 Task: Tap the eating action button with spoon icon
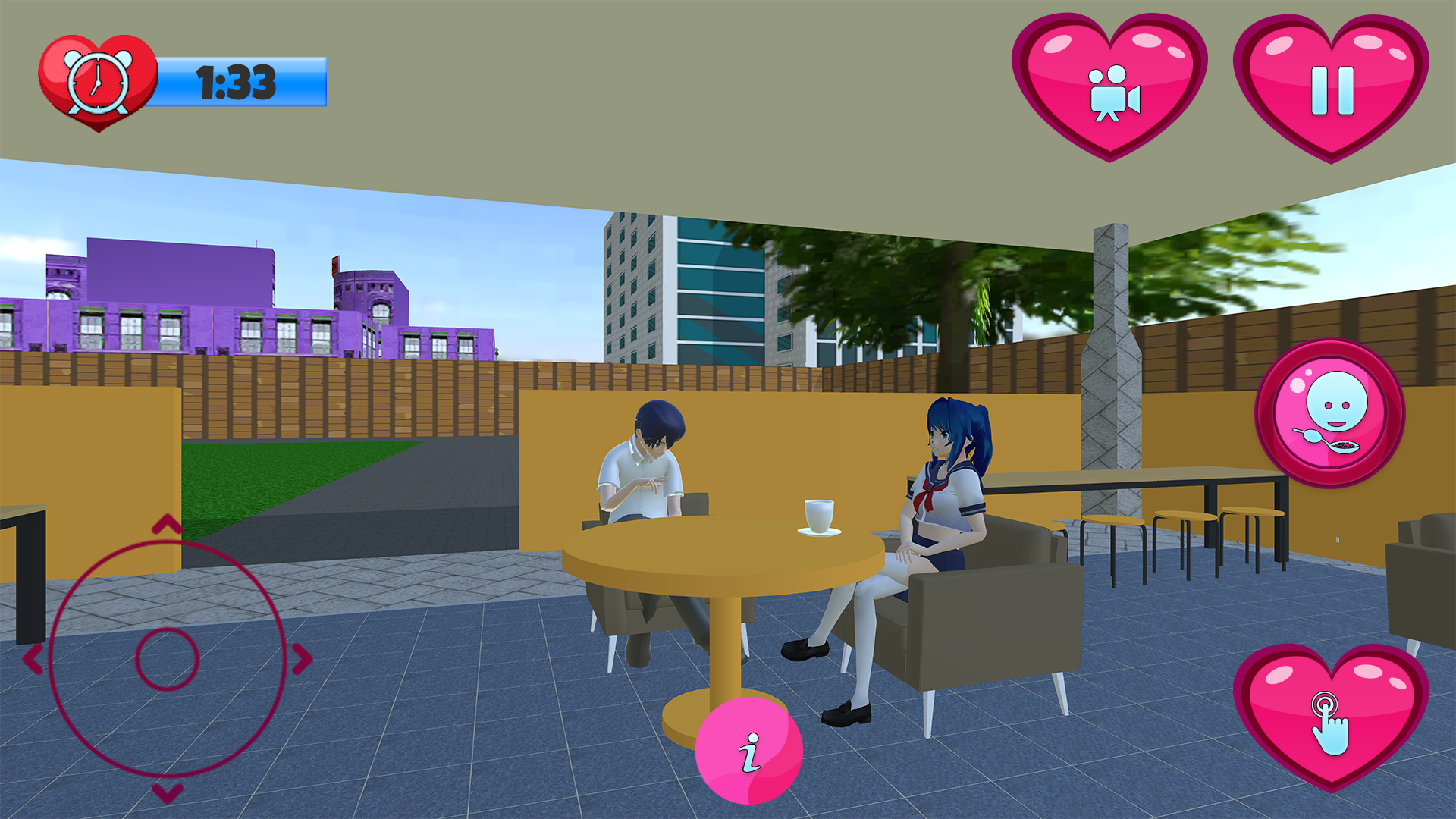(x=1331, y=413)
